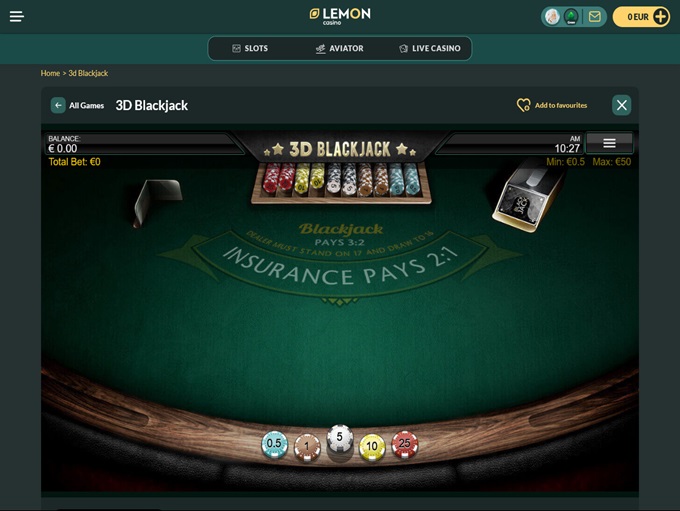This screenshot has height=511, width=680.
Task: Open the Live Casino section
Action: point(429,48)
